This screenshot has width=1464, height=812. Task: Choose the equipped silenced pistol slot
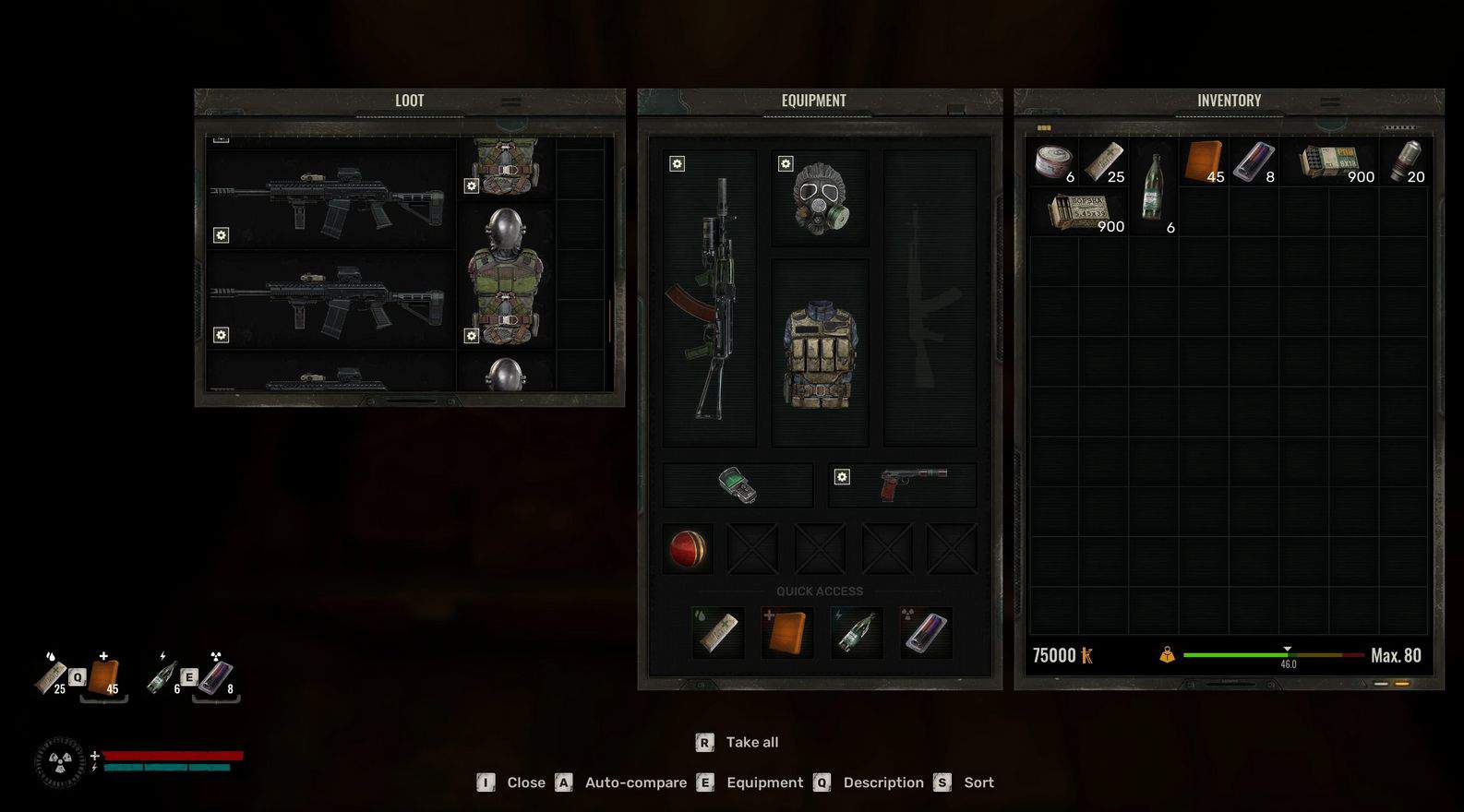[x=902, y=484]
